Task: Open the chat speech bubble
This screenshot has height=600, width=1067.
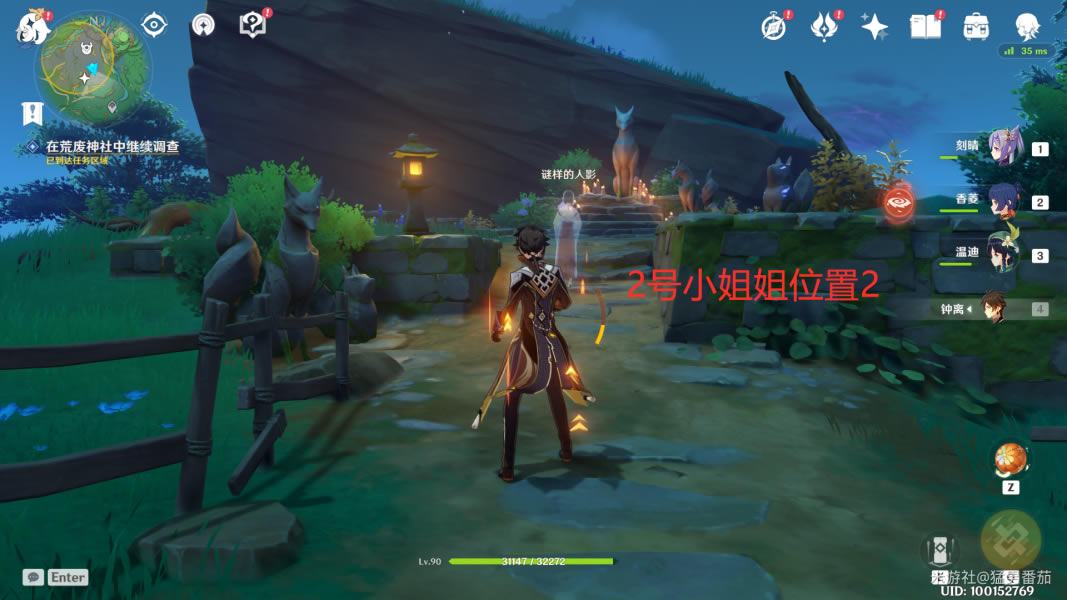Action: (x=33, y=577)
